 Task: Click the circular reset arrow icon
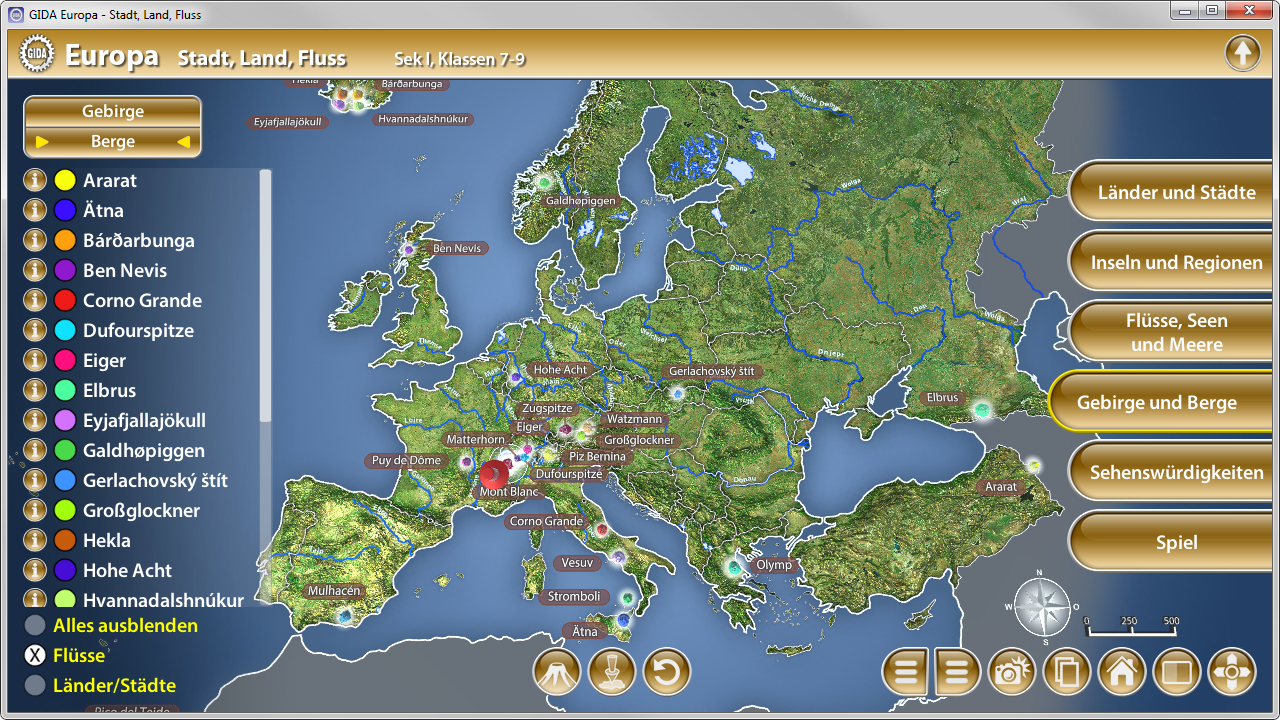click(667, 672)
